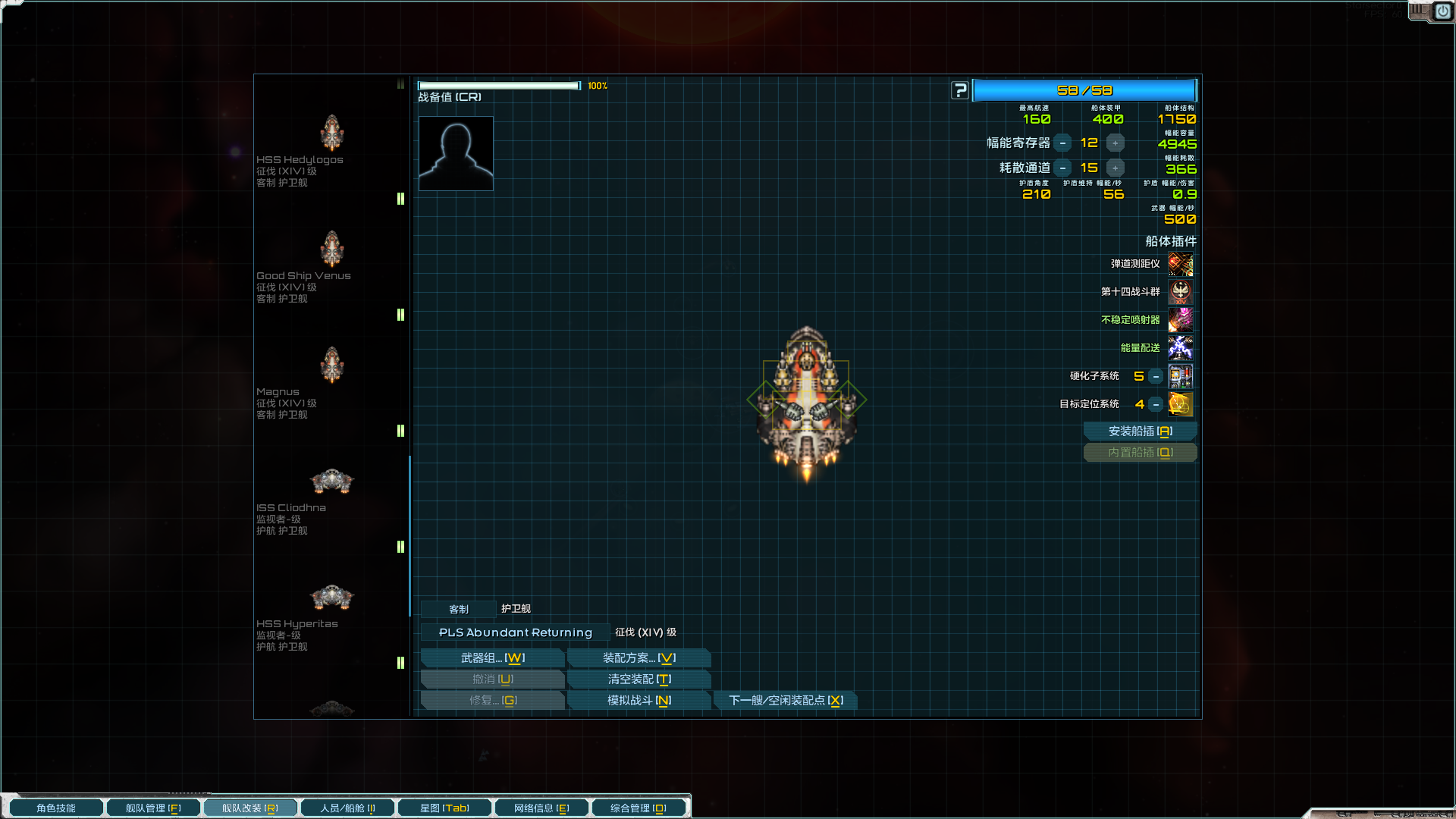Open the 星图 star map tab
Screen dimensions: 1456x819
coord(444,808)
